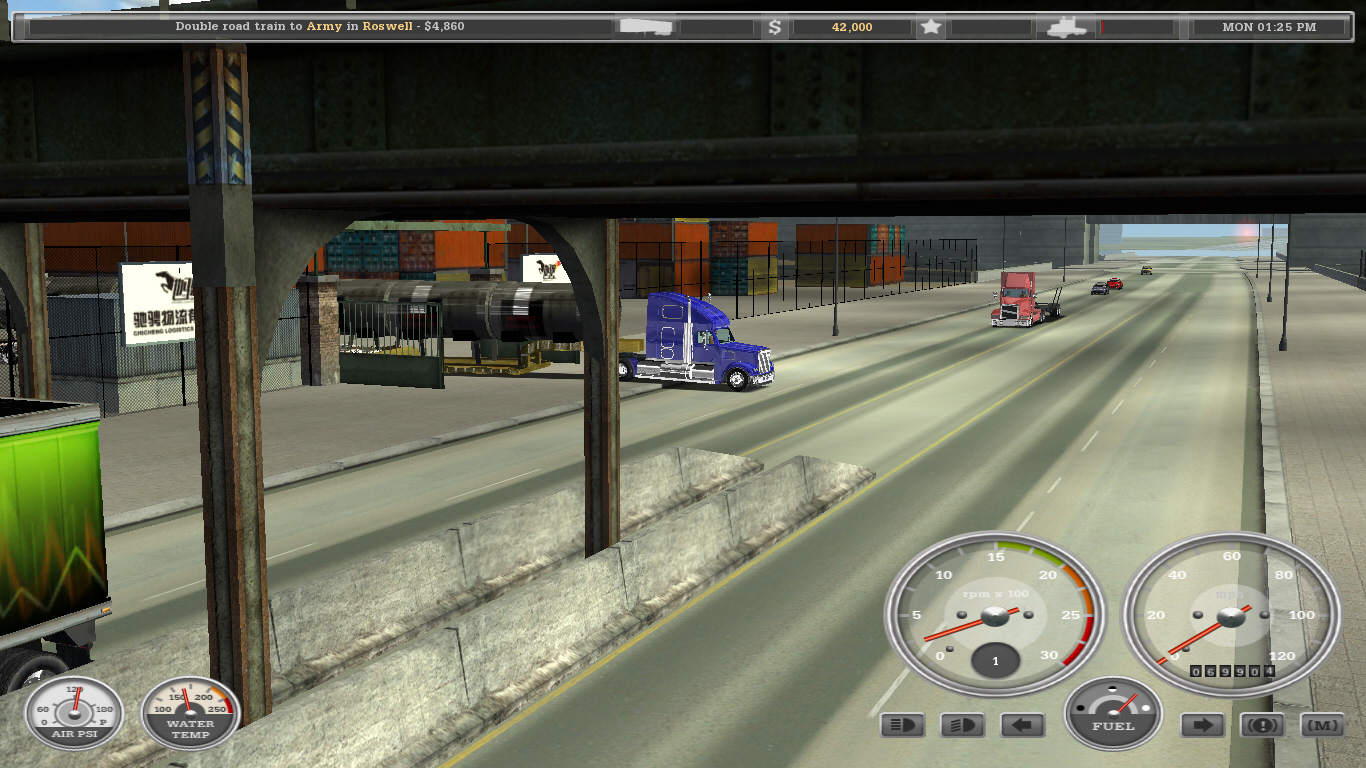Click the dollar sign money icon
The width and height of the screenshot is (1366, 768).
[774, 27]
